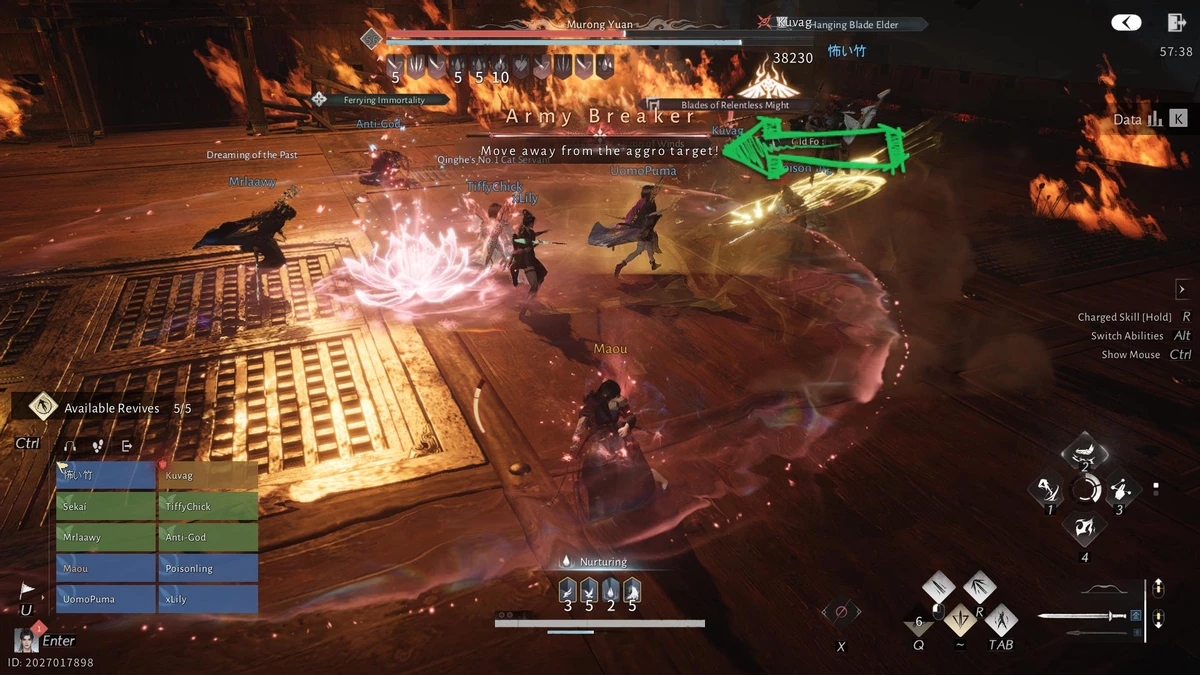Select Anti-God in the raid frames
Viewport: 1200px width, 675px height.
(x=208, y=538)
